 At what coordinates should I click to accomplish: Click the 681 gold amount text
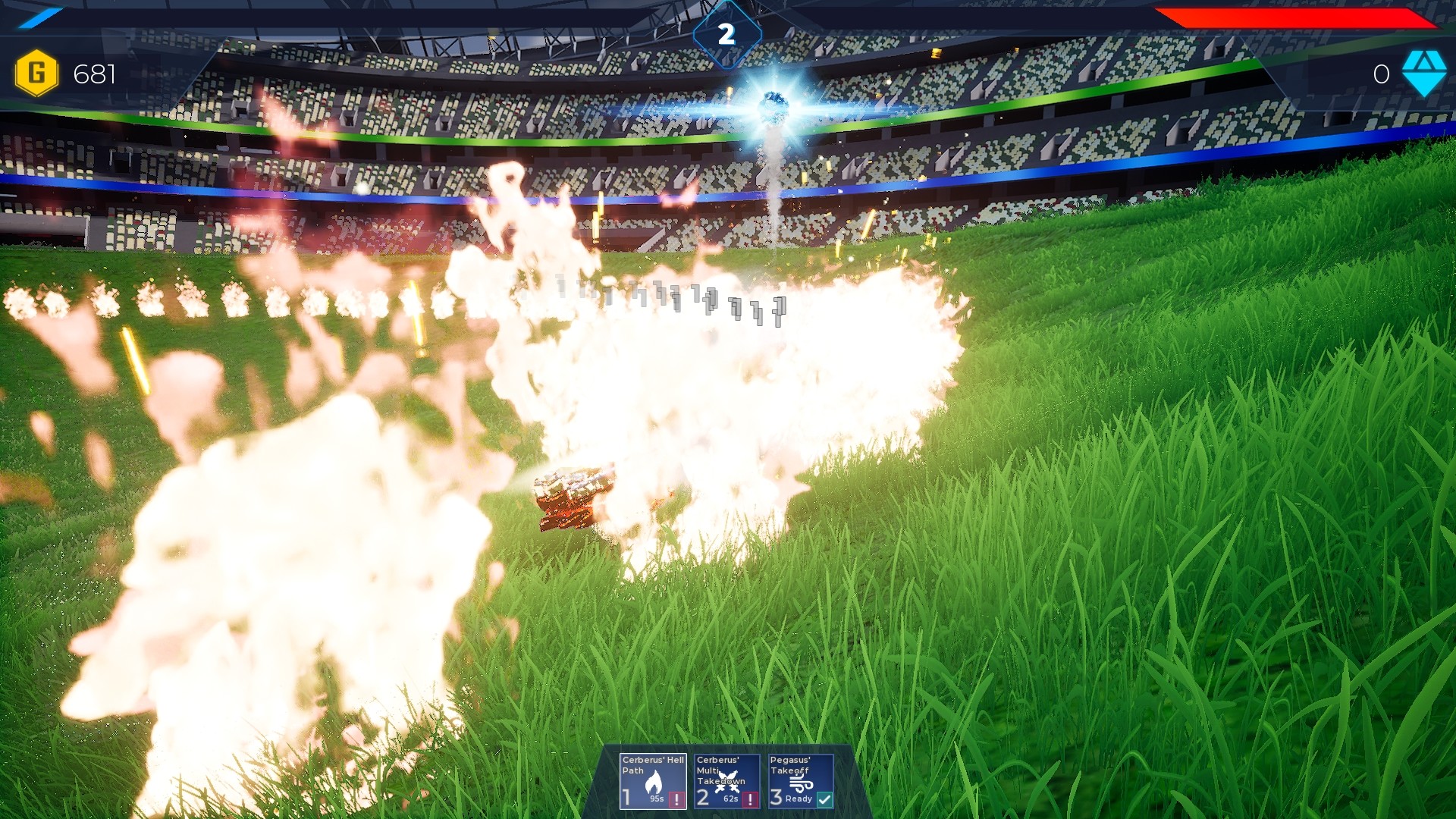pos(93,75)
